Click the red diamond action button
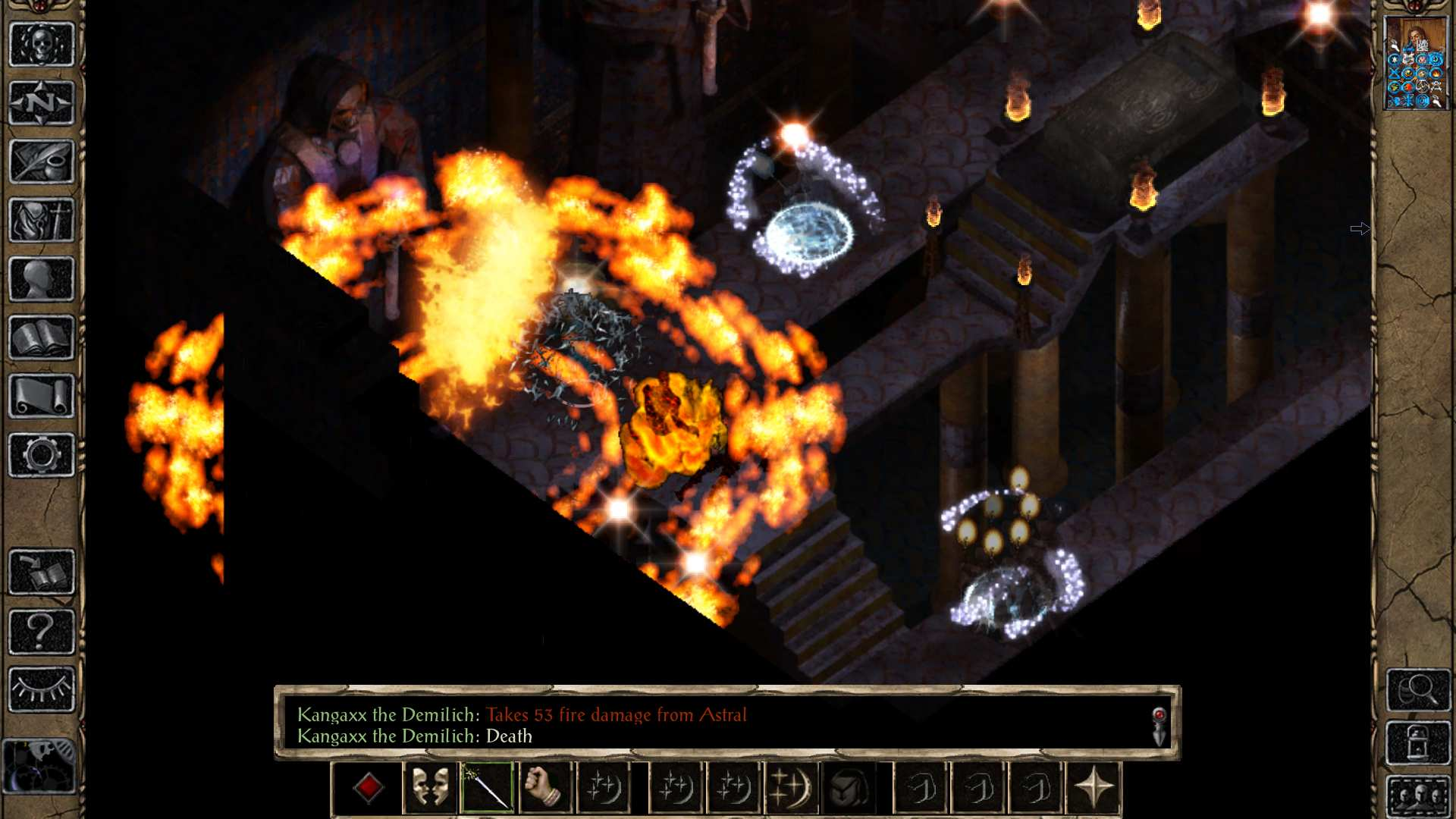1456x819 pixels. click(368, 788)
